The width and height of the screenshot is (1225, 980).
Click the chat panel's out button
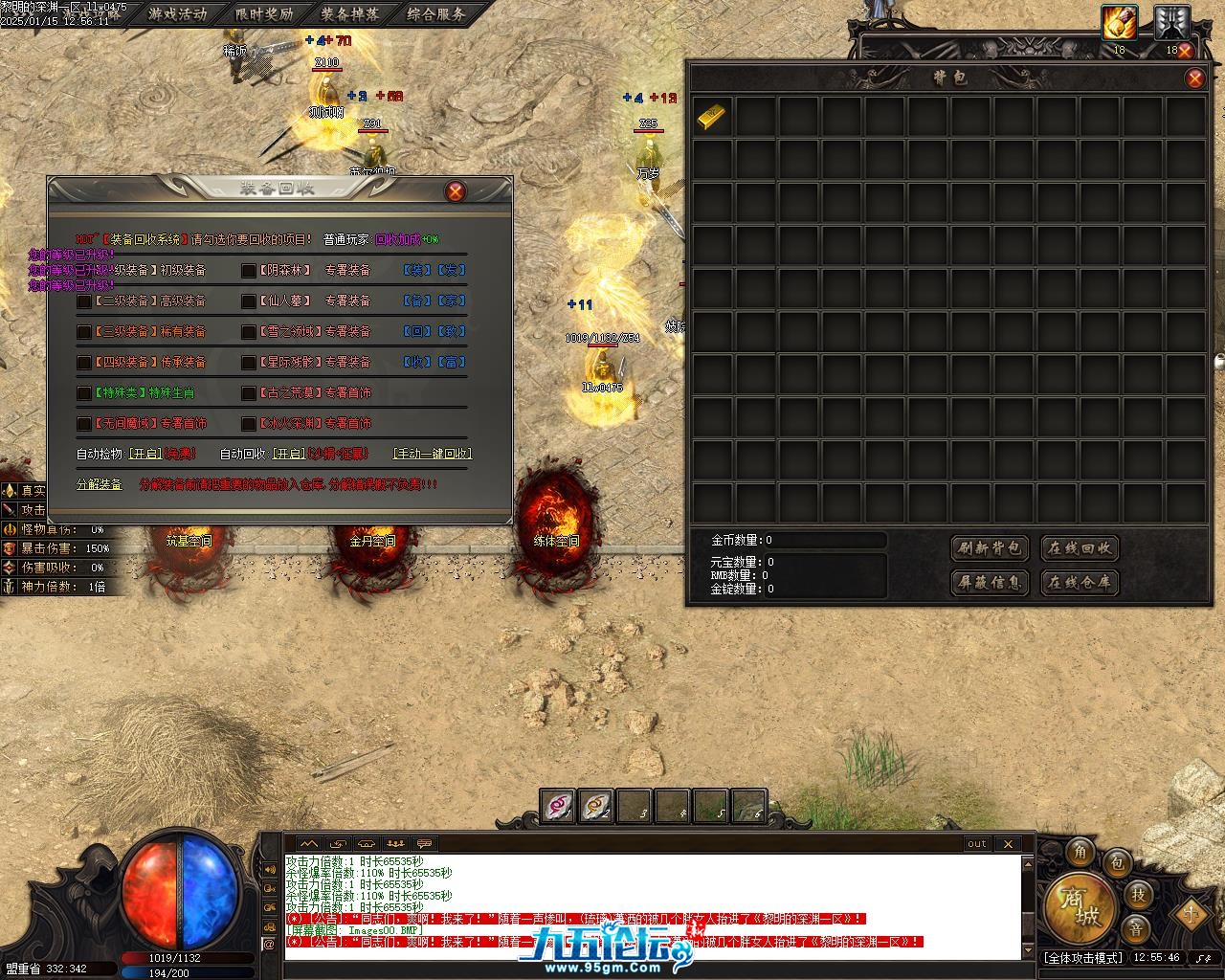click(x=976, y=843)
